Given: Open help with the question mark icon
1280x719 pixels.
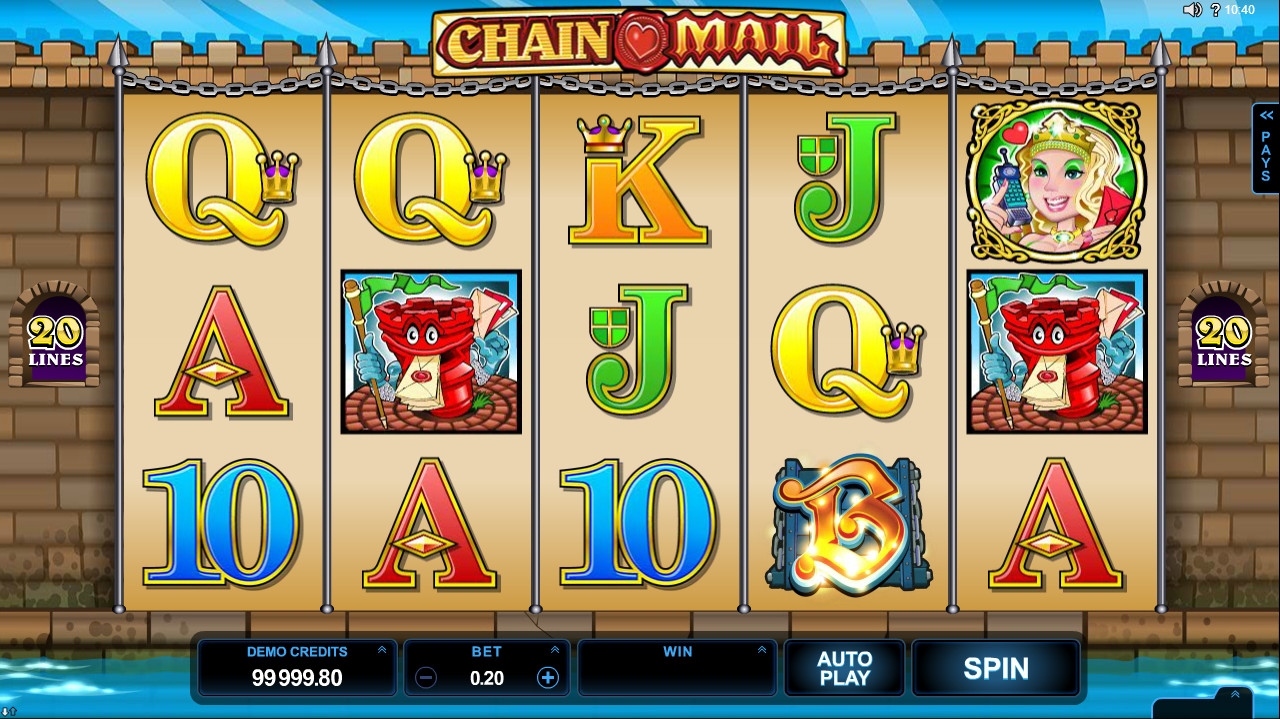Looking at the screenshot, I should pos(1216,10).
